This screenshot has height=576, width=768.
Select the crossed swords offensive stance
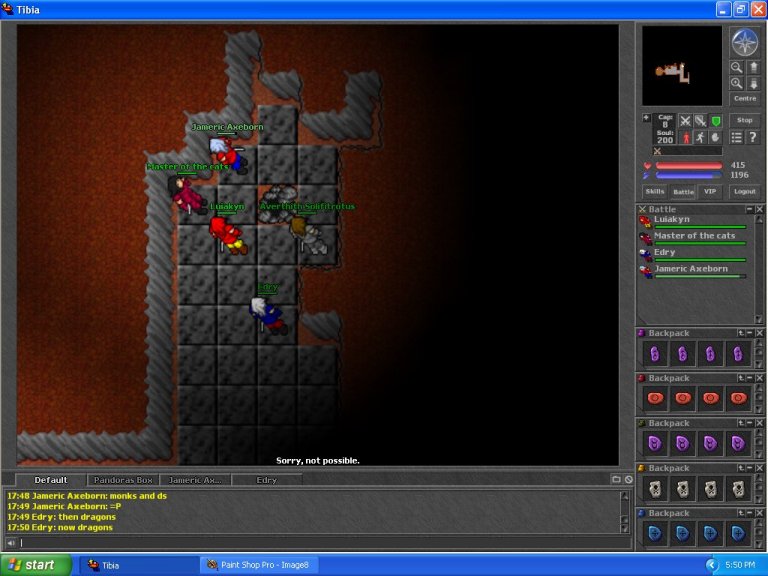pyautogui.click(x=686, y=120)
